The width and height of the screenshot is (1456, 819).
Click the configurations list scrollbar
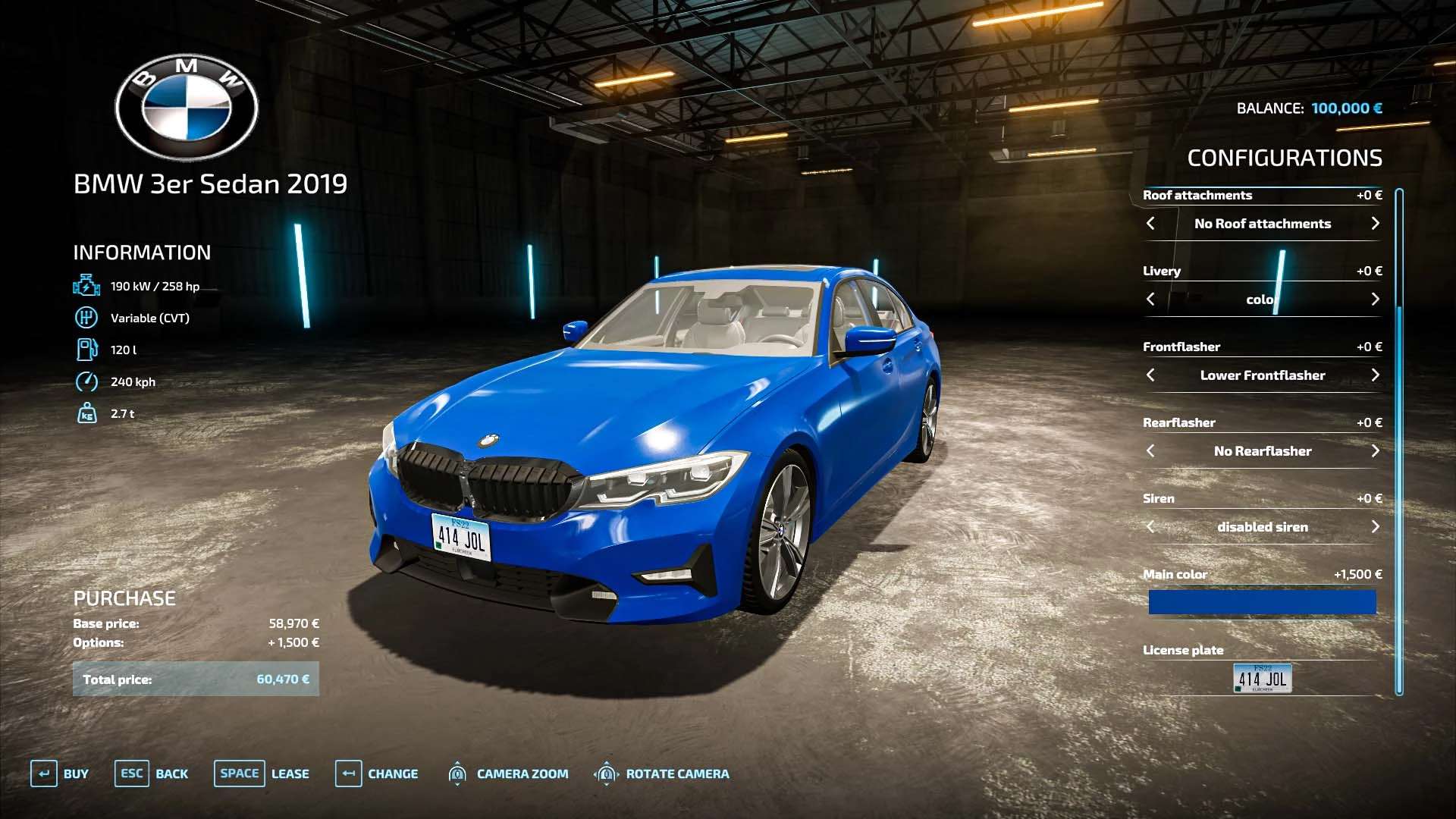pyautogui.click(x=1399, y=440)
